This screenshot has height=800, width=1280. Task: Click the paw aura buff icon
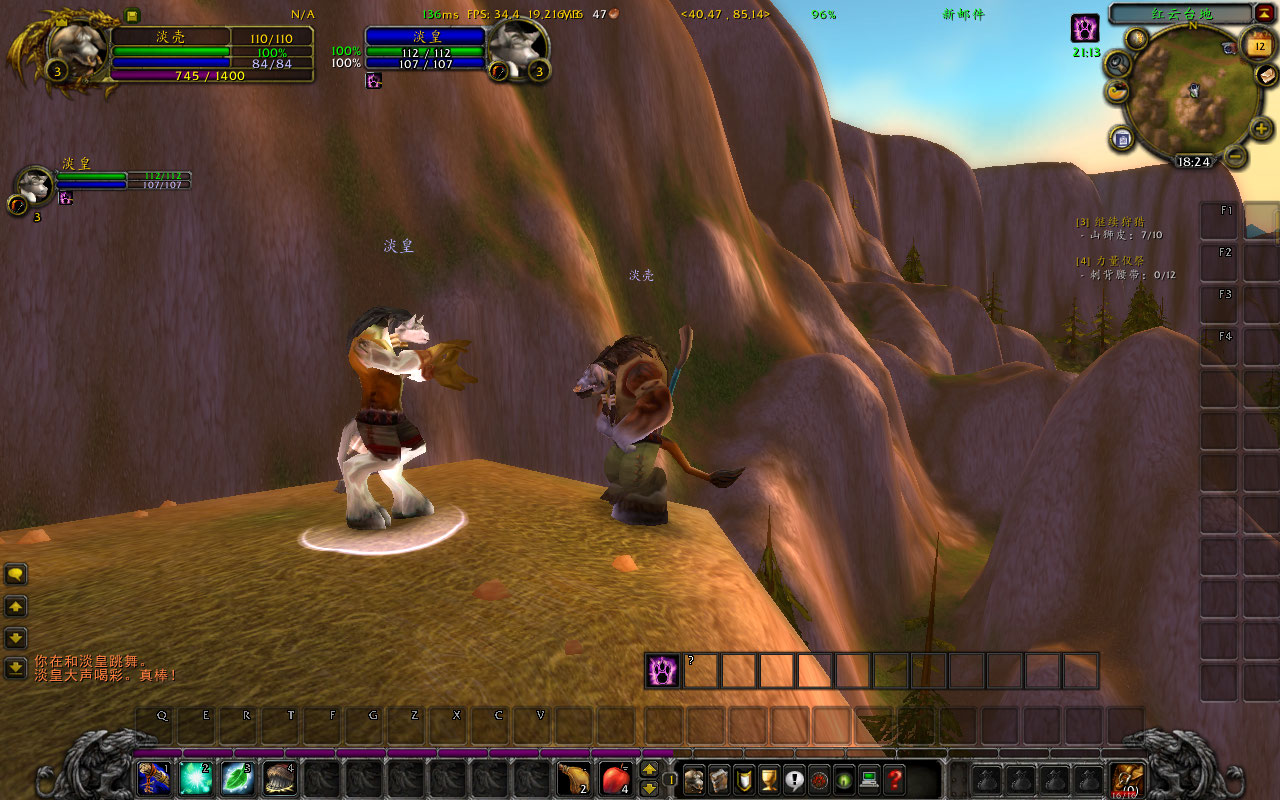pyautogui.click(x=1085, y=28)
